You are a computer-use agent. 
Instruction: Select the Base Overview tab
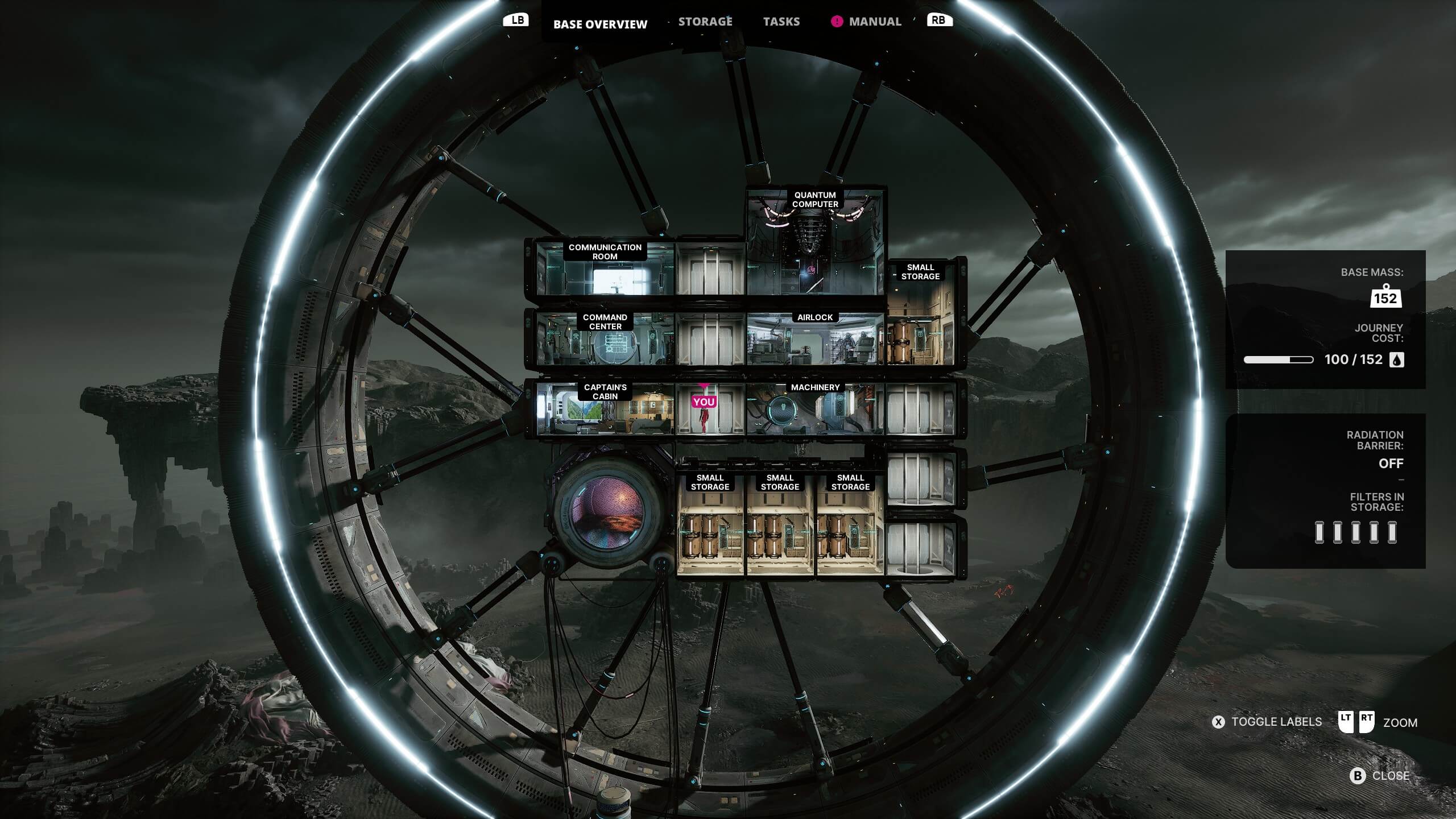pos(600,24)
